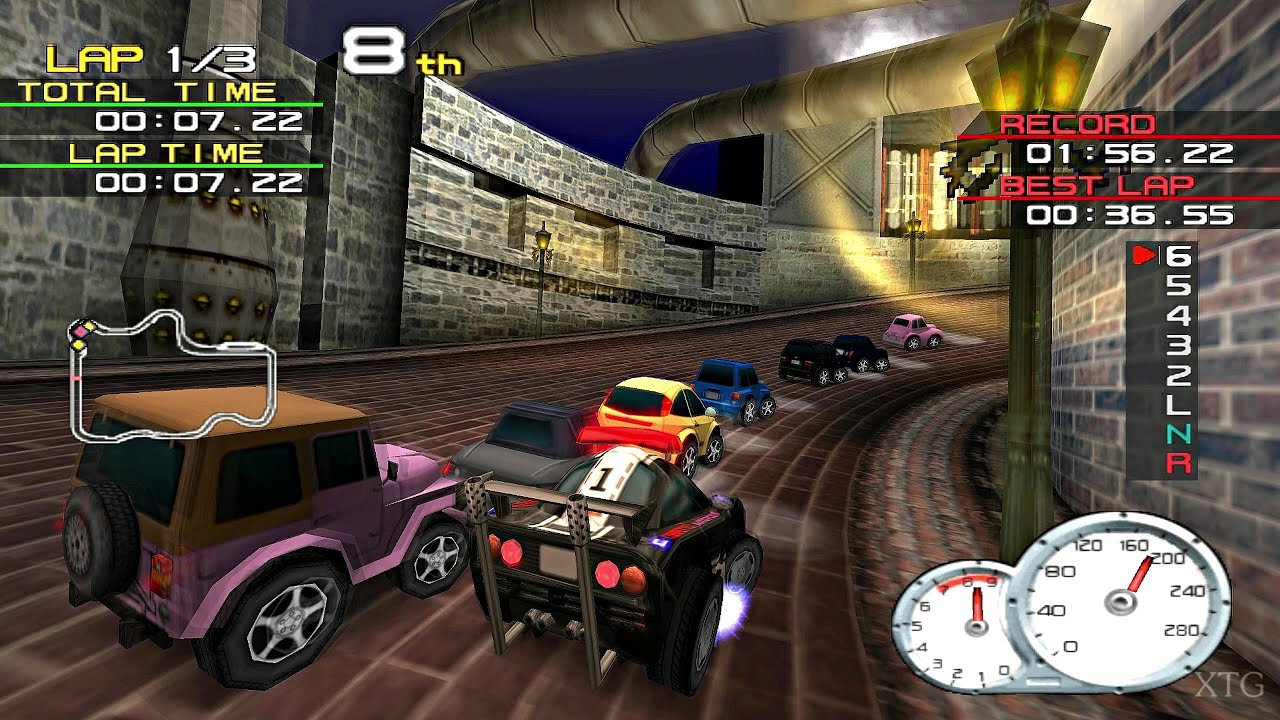
Task: Click the player's position dot on the minimap
Action: pos(81,331)
